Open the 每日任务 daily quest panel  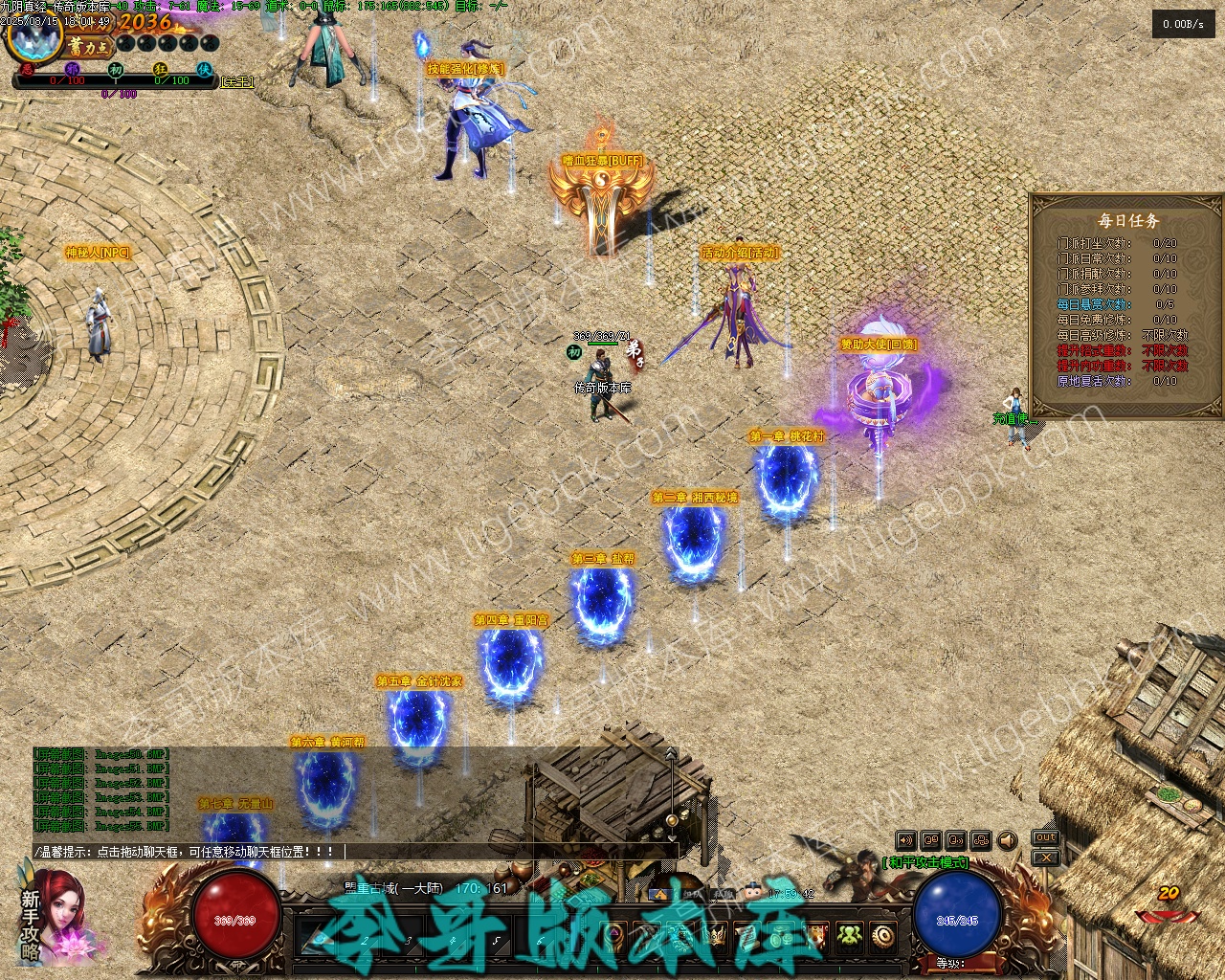click(1127, 221)
